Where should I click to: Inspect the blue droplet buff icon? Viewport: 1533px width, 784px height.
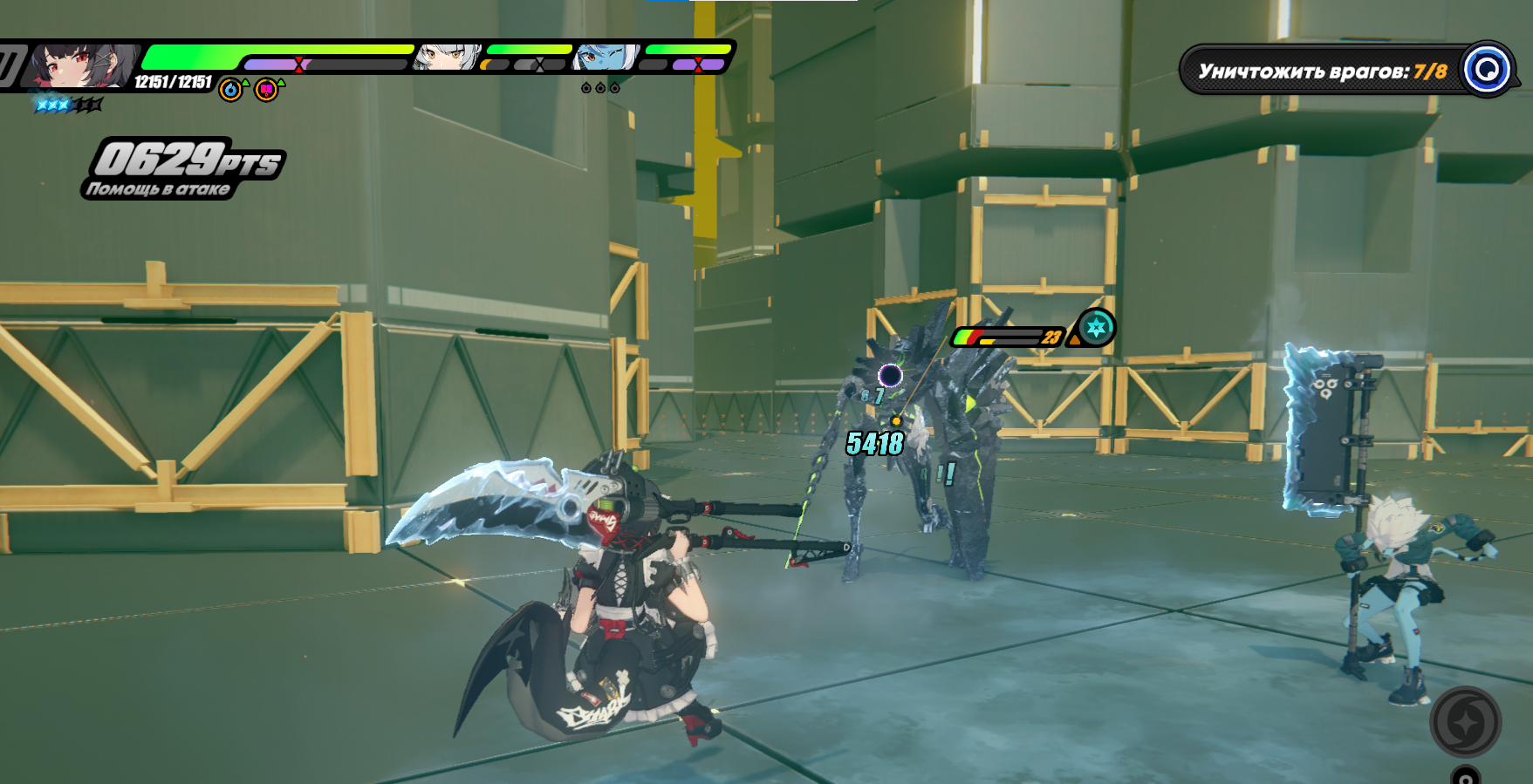click(230, 90)
